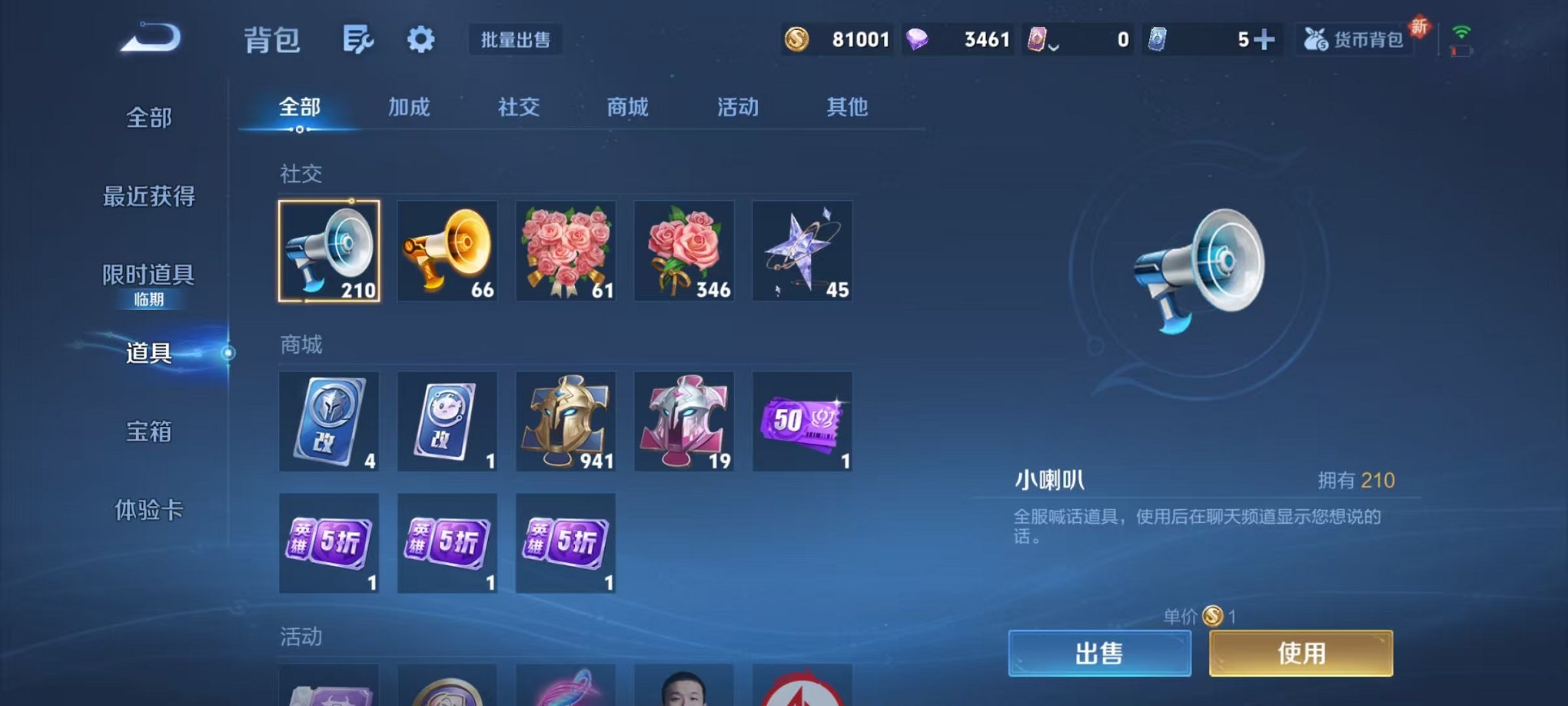Open the 货币背包 currency bag

click(x=1355, y=38)
